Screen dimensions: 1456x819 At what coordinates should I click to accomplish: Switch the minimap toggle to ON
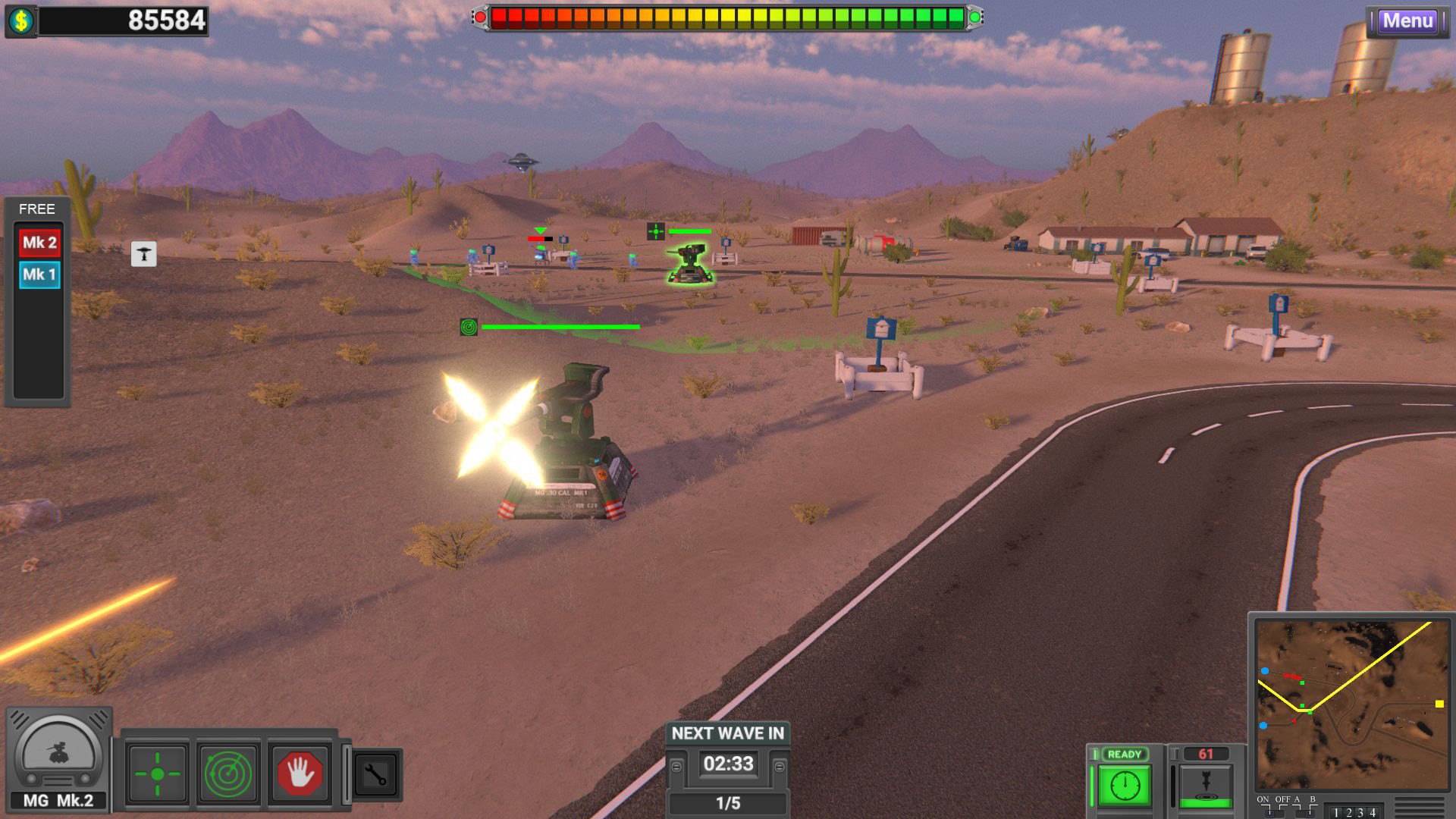1268,813
